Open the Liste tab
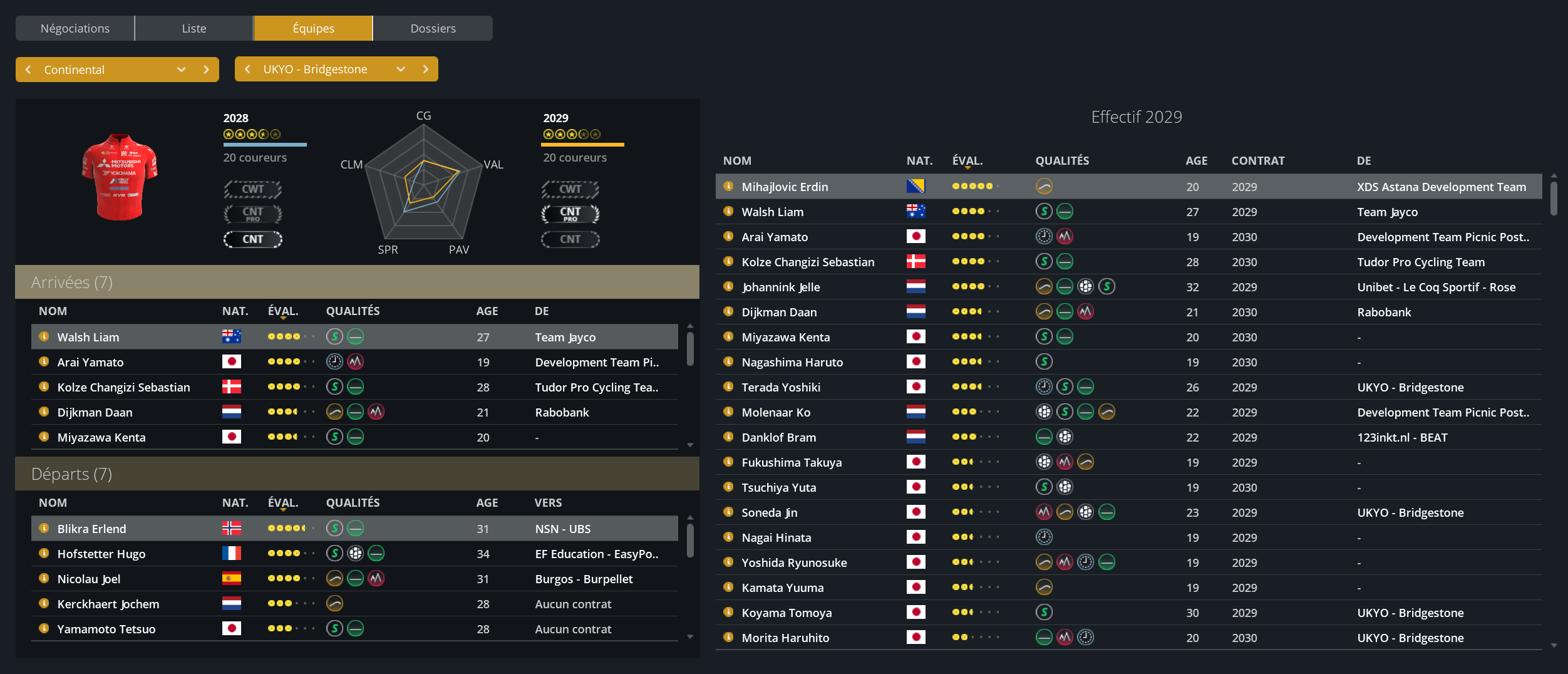The width and height of the screenshot is (1568, 674). (194, 28)
